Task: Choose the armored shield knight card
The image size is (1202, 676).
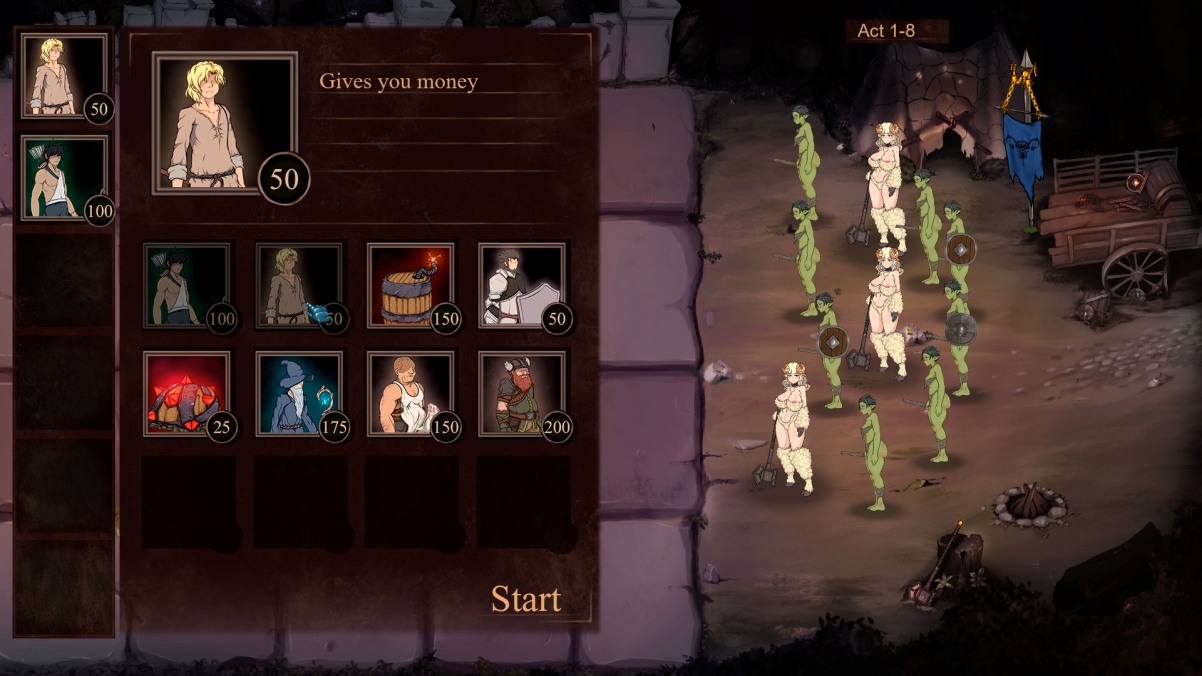Action: tap(521, 285)
